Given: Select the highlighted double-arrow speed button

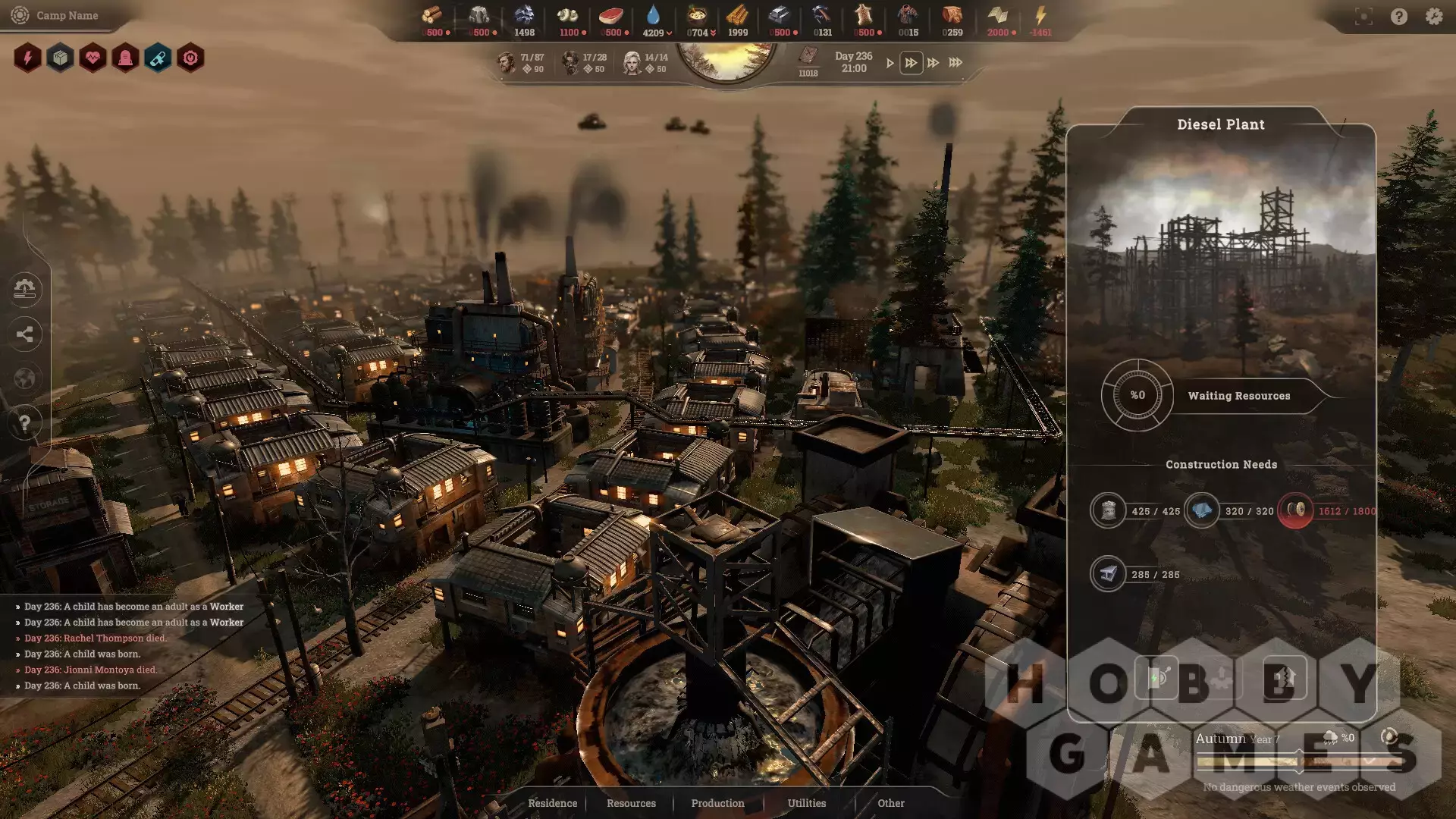Looking at the screenshot, I should click(x=911, y=63).
